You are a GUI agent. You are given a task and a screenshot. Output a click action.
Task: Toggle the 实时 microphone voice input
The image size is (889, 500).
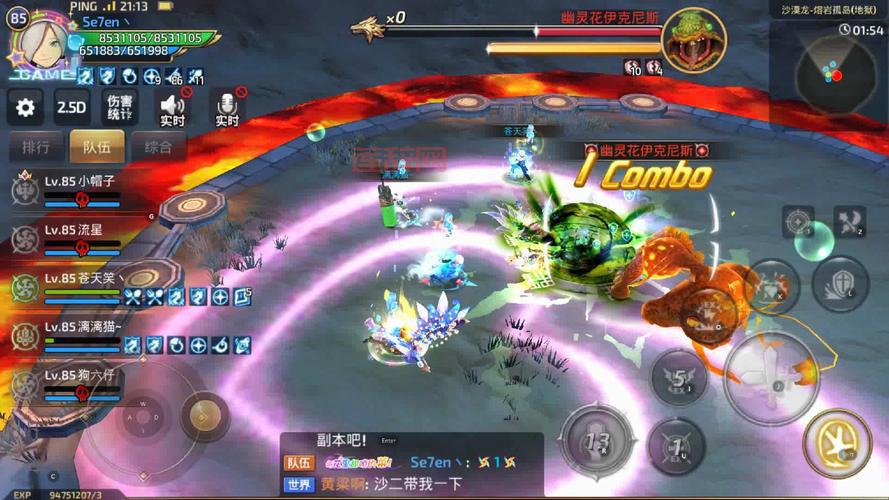[x=227, y=108]
